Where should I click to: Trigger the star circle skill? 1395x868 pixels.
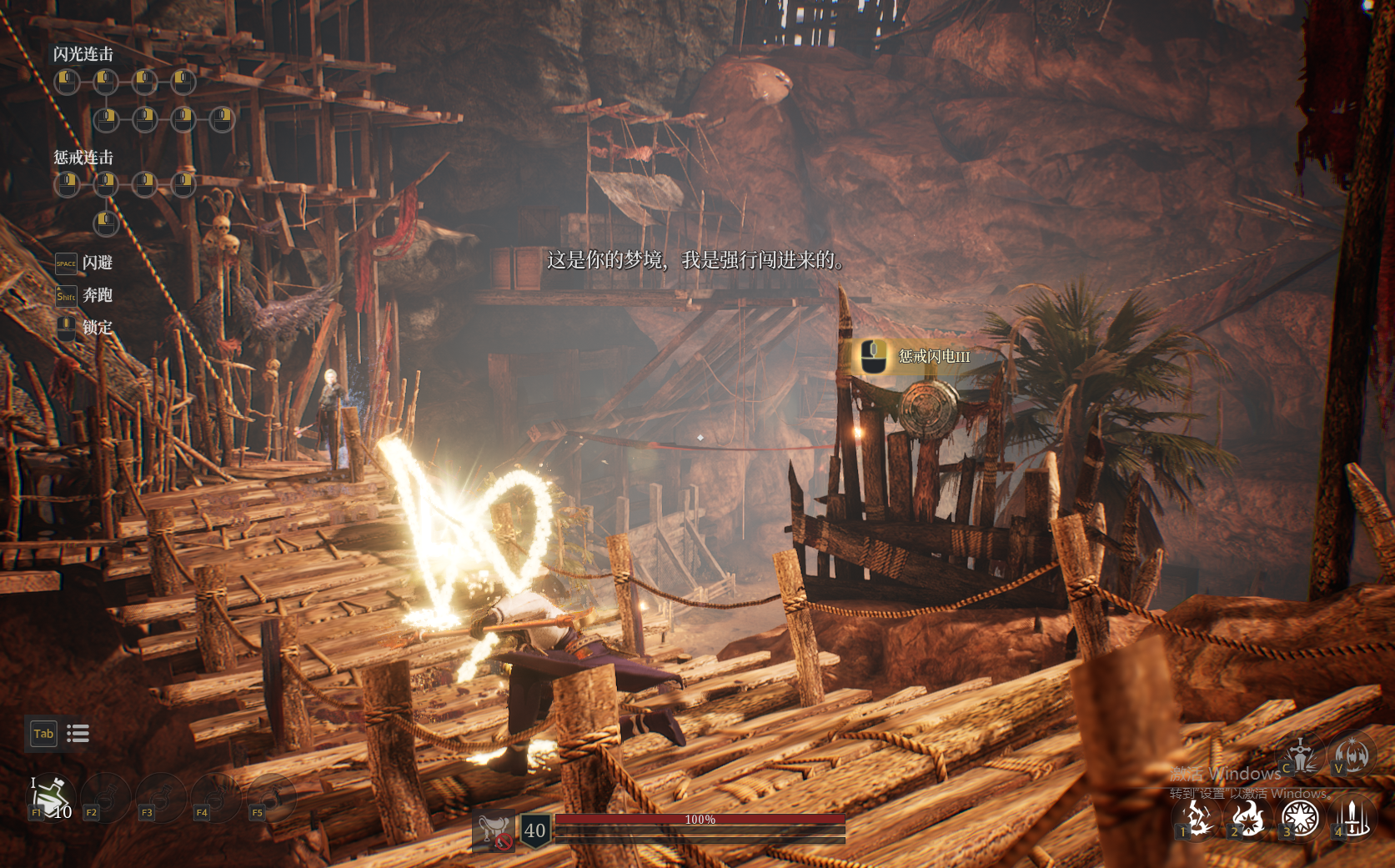point(1299,818)
